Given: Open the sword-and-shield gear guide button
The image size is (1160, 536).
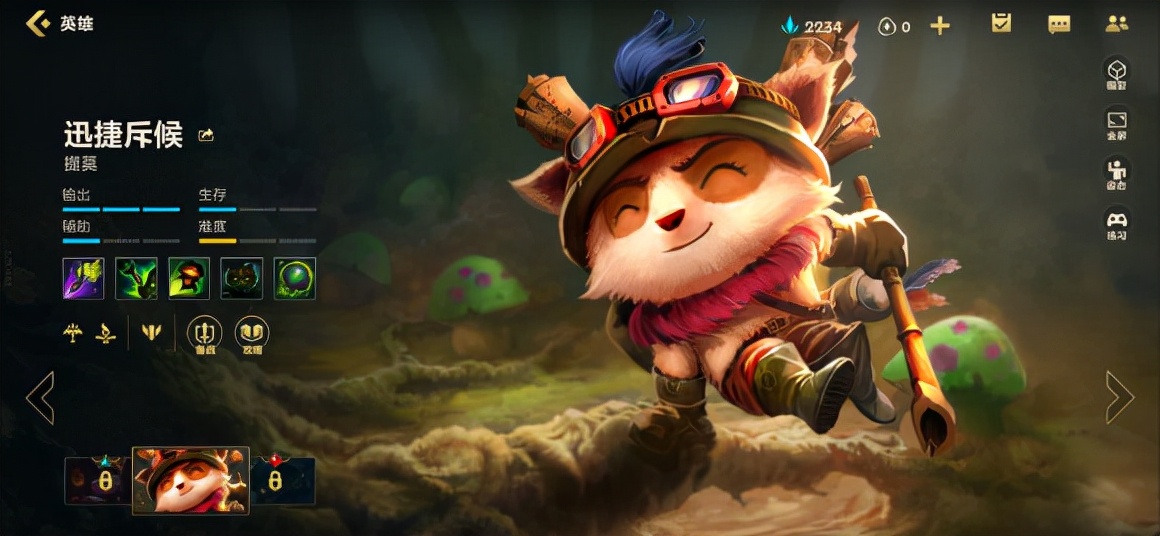Looking at the screenshot, I should pyautogui.click(x=204, y=333).
